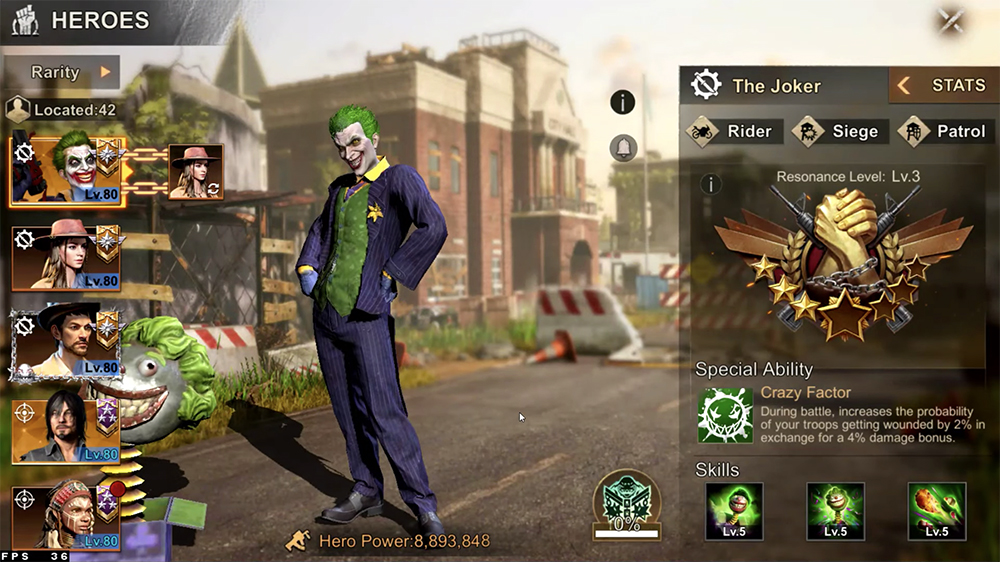The width and height of the screenshot is (1000, 562).
Task: View the Crazy Factor special ability icon
Action: (725, 415)
